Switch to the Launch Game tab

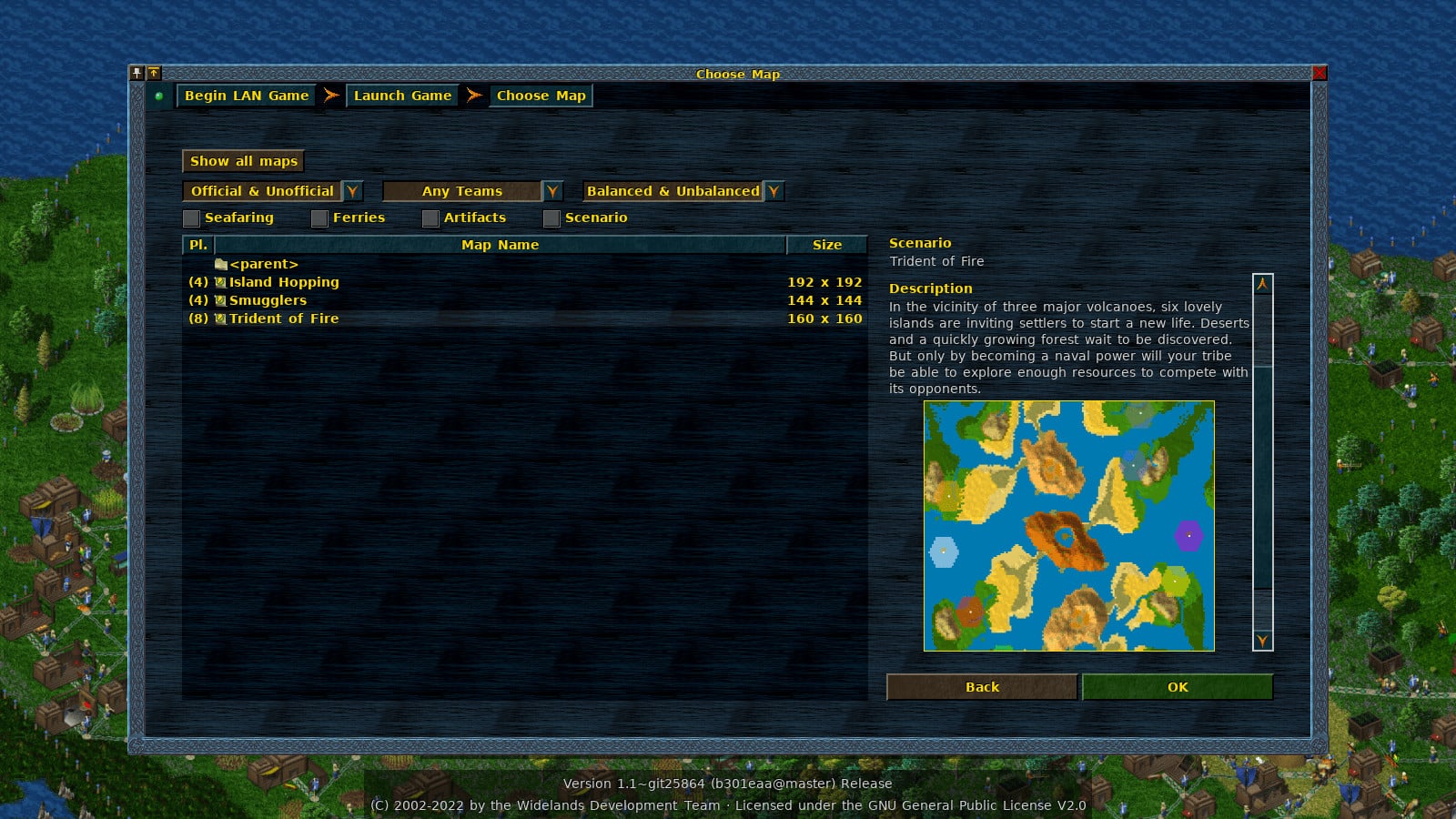pos(402,95)
